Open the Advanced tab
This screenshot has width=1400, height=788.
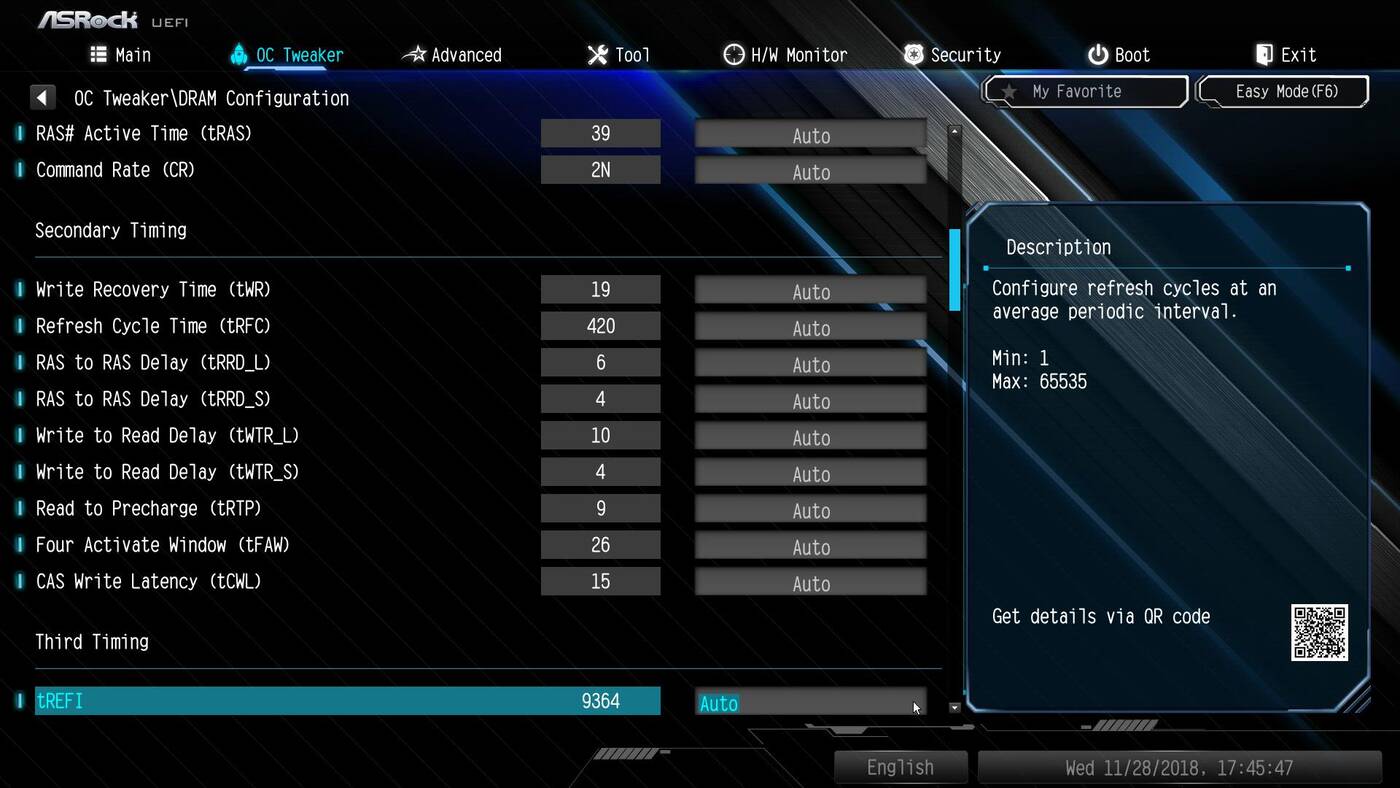452,55
